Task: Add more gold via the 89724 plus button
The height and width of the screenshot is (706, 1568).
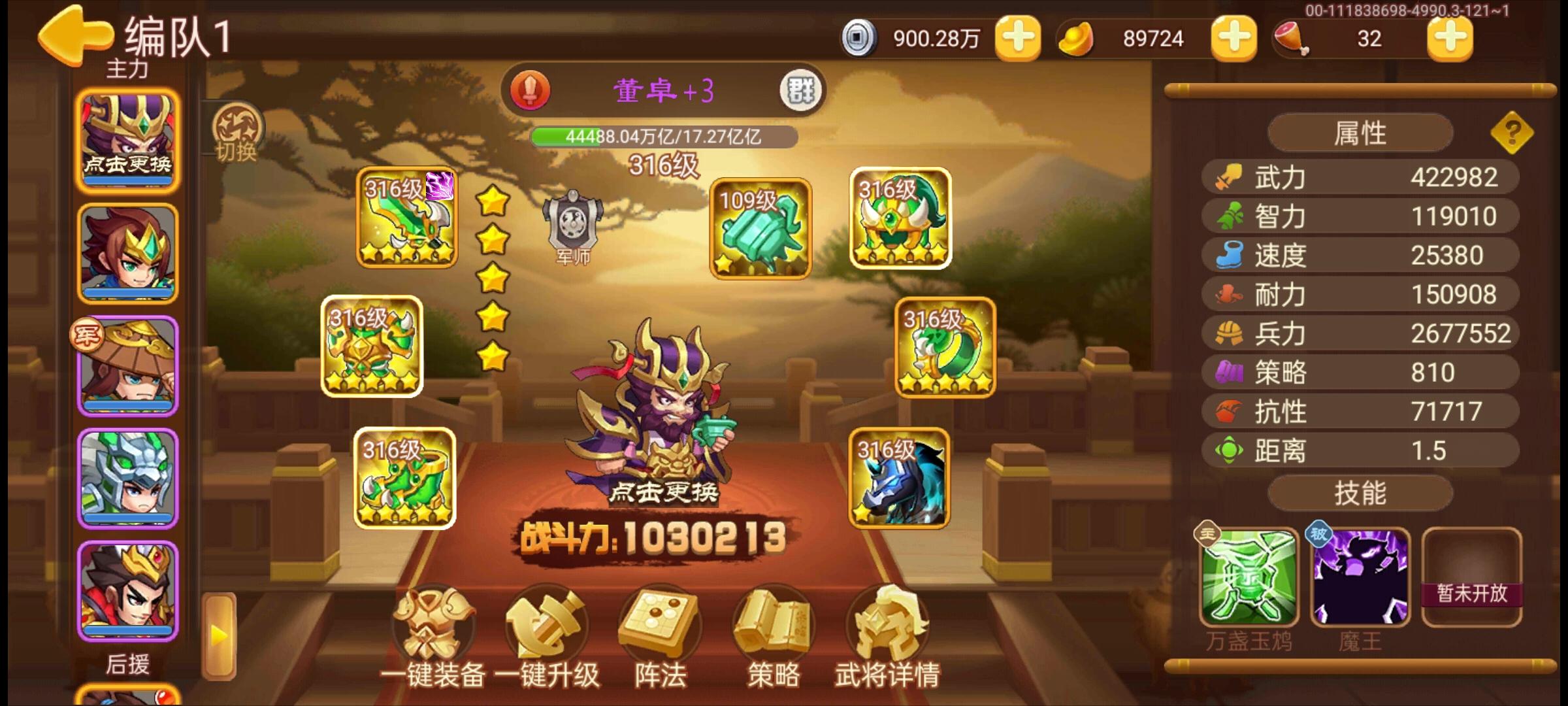Action: pos(1235,38)
